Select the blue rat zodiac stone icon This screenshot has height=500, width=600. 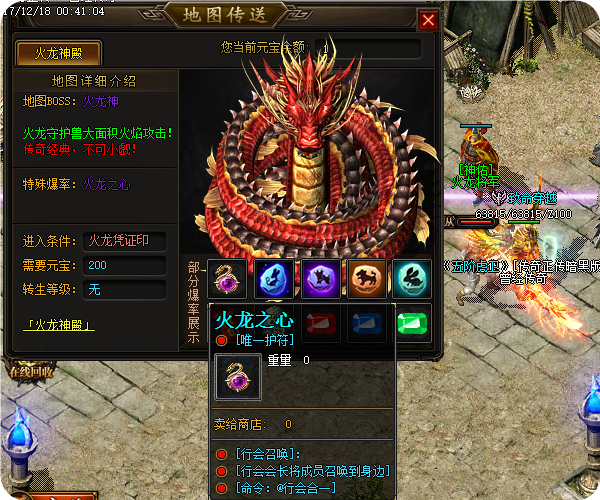point(274,279)
